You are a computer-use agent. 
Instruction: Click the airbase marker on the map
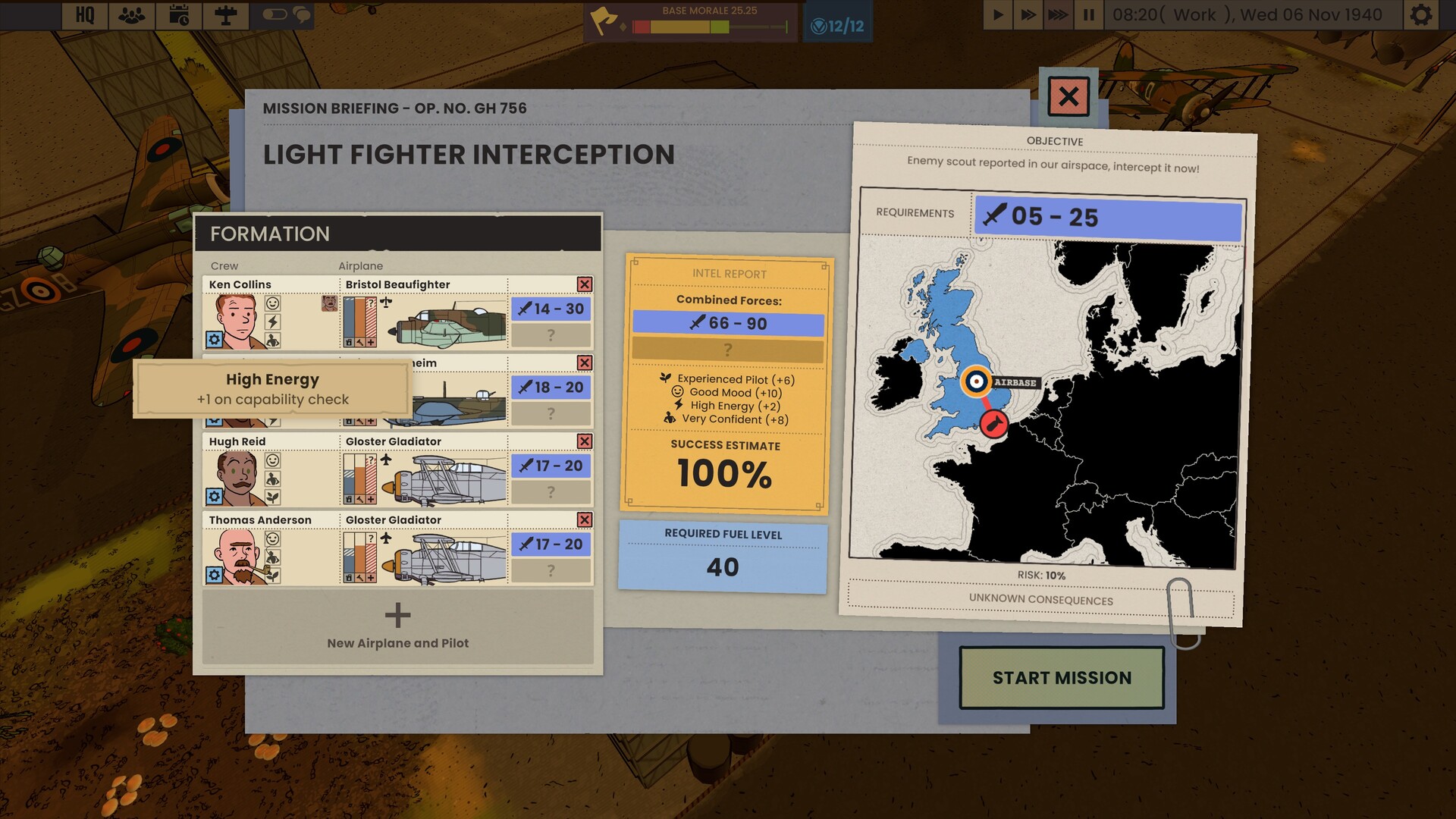click(976, 381)
